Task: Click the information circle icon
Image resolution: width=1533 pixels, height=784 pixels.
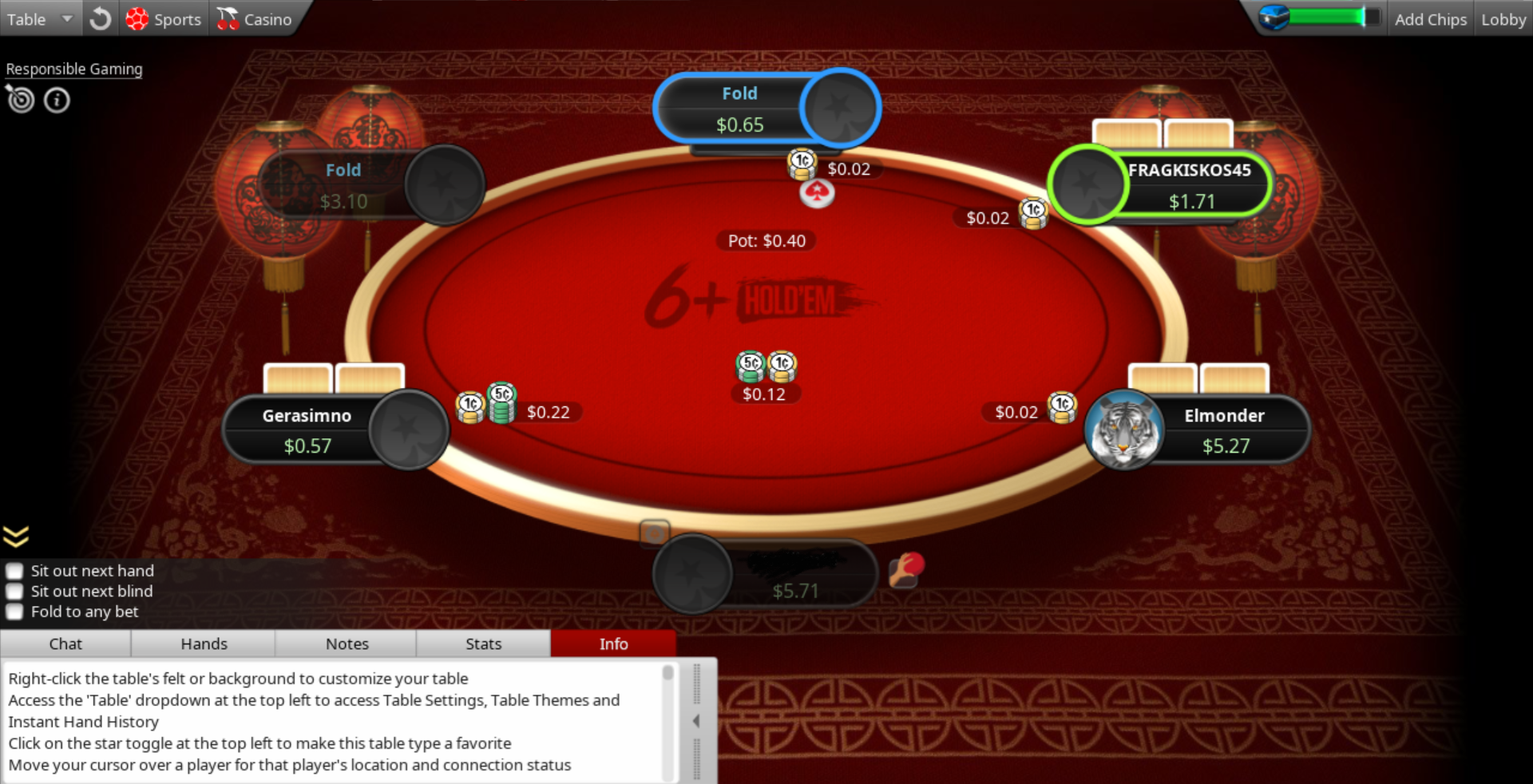Action: [57, 101]
